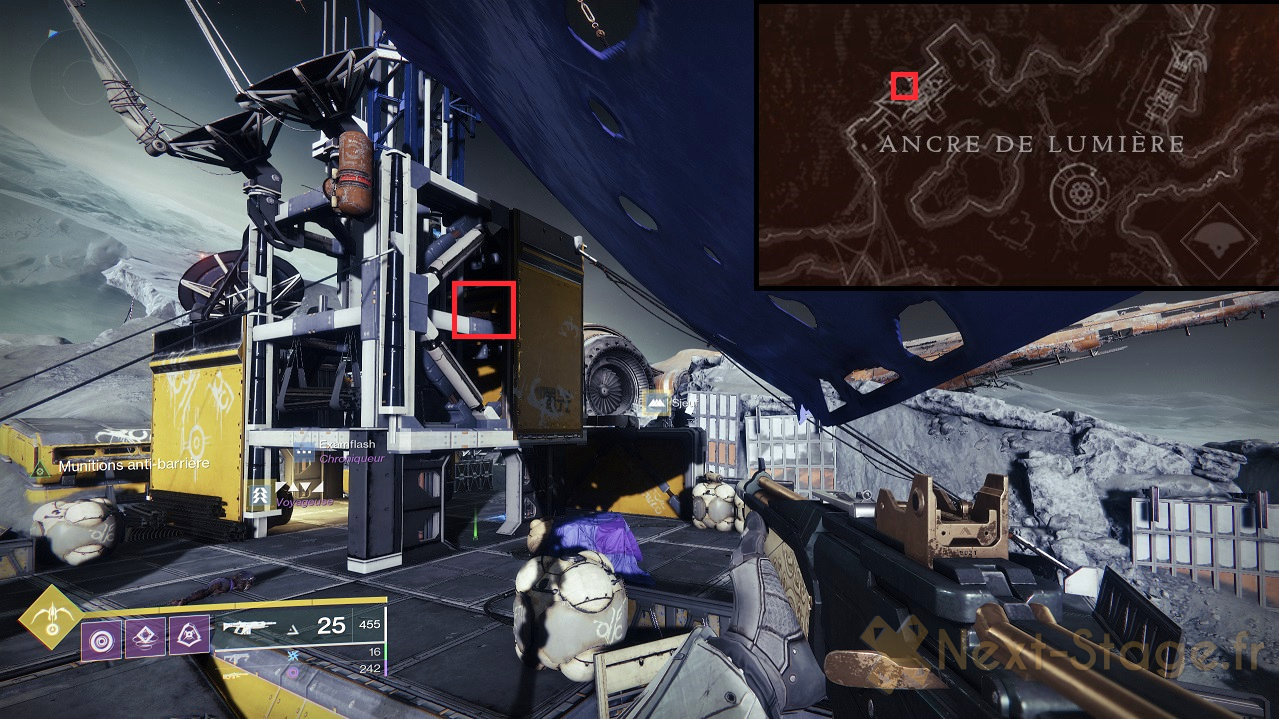Viewport: 1279px width, 719px height.
Task: Open the Next-Stage.fr watermark link
Action: pyautogui.click(x=1060, y=656)
